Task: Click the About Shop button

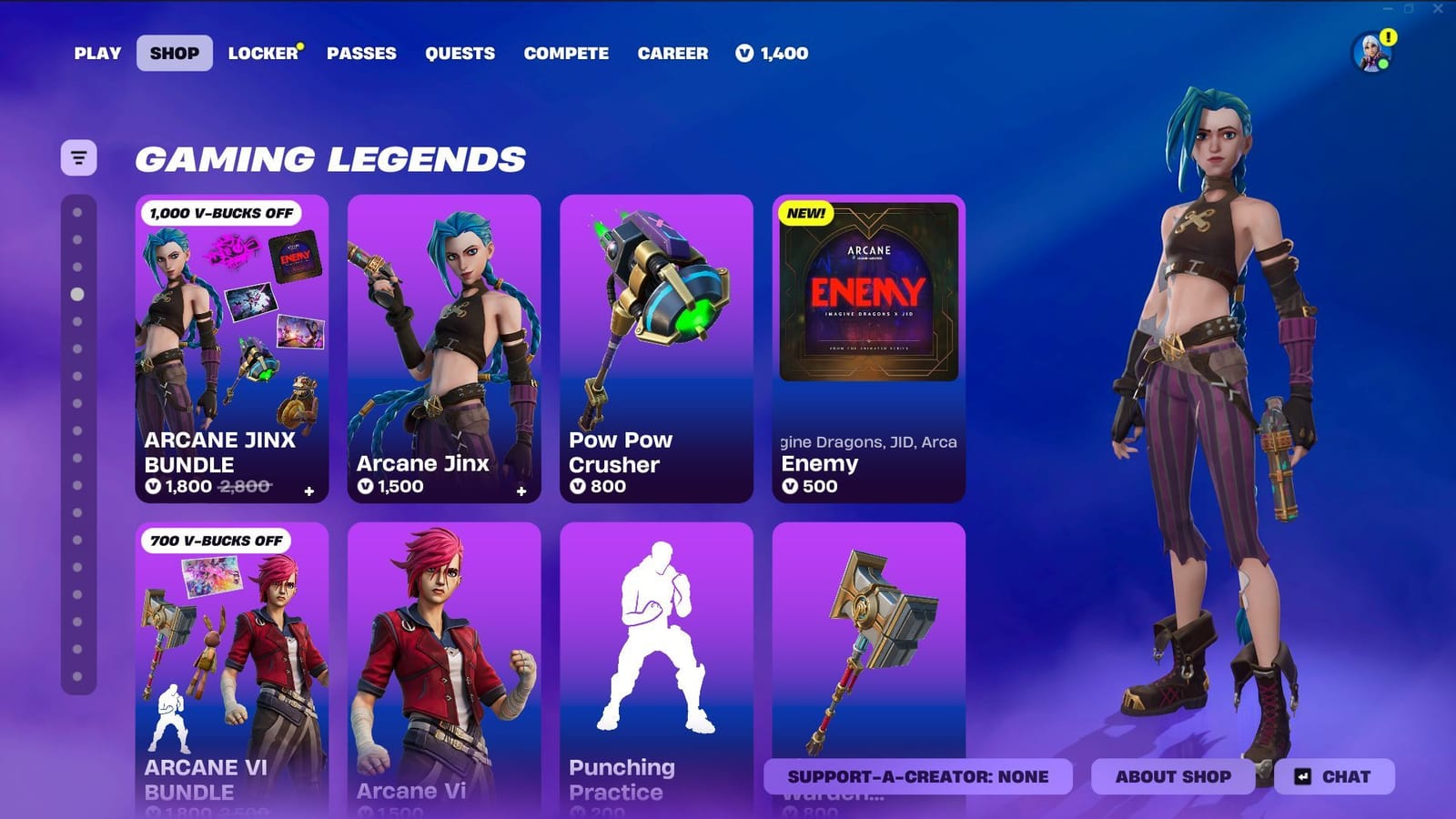Action: [1172, 776]
